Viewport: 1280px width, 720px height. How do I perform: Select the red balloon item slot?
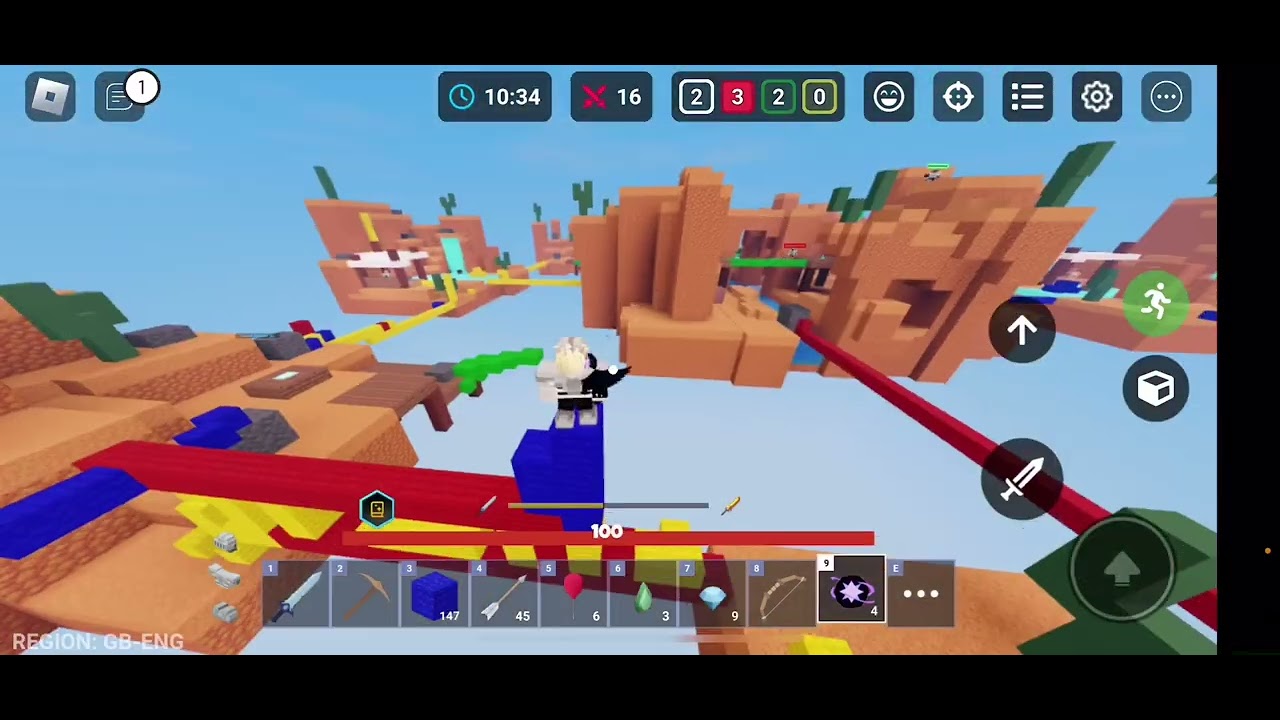573,594
